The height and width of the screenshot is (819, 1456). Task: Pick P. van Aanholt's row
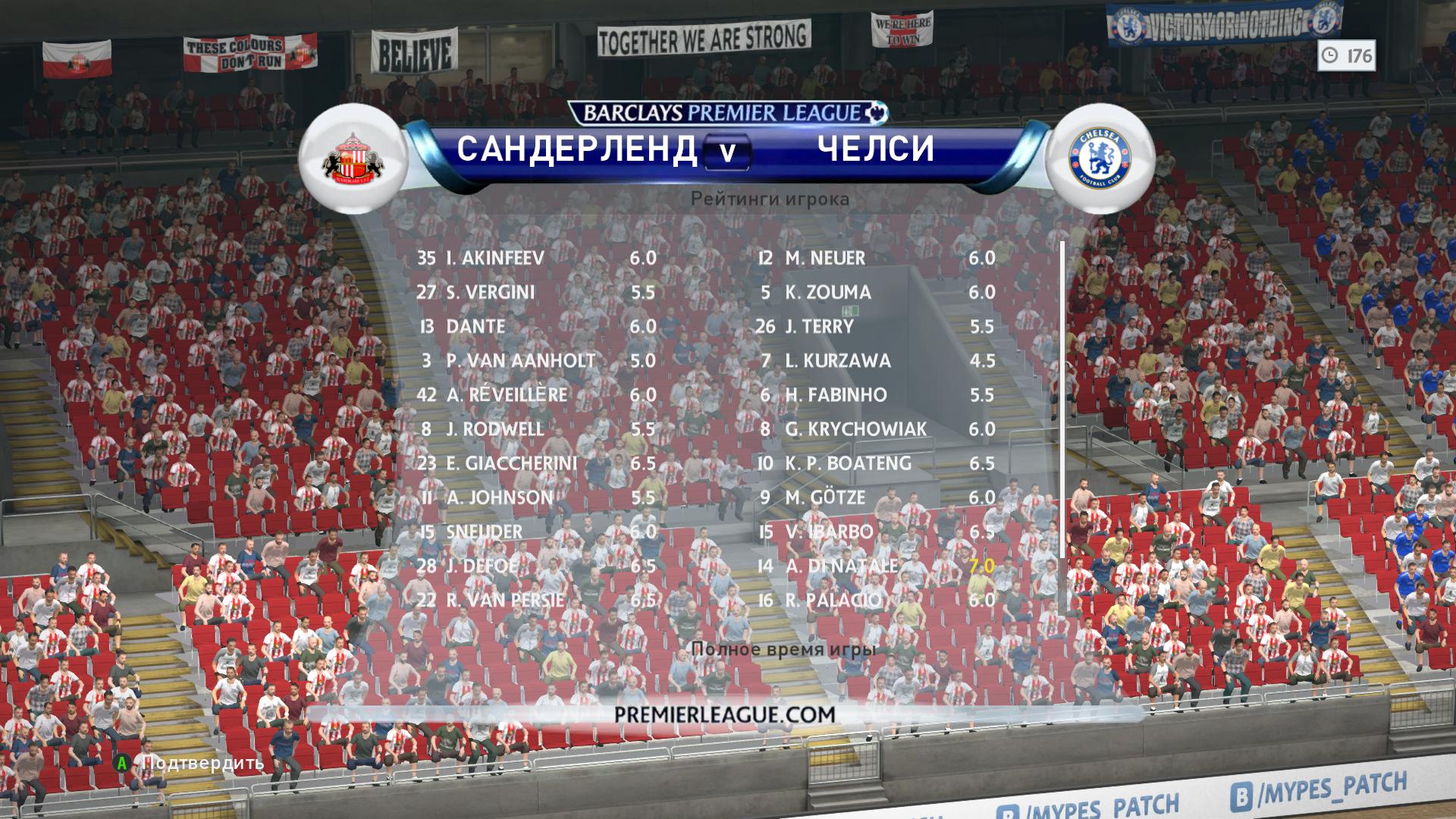pos(535,360)
